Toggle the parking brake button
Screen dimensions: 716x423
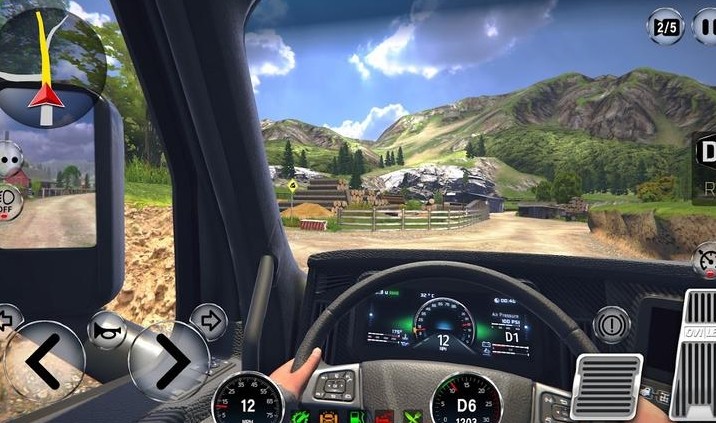[610, 325]
